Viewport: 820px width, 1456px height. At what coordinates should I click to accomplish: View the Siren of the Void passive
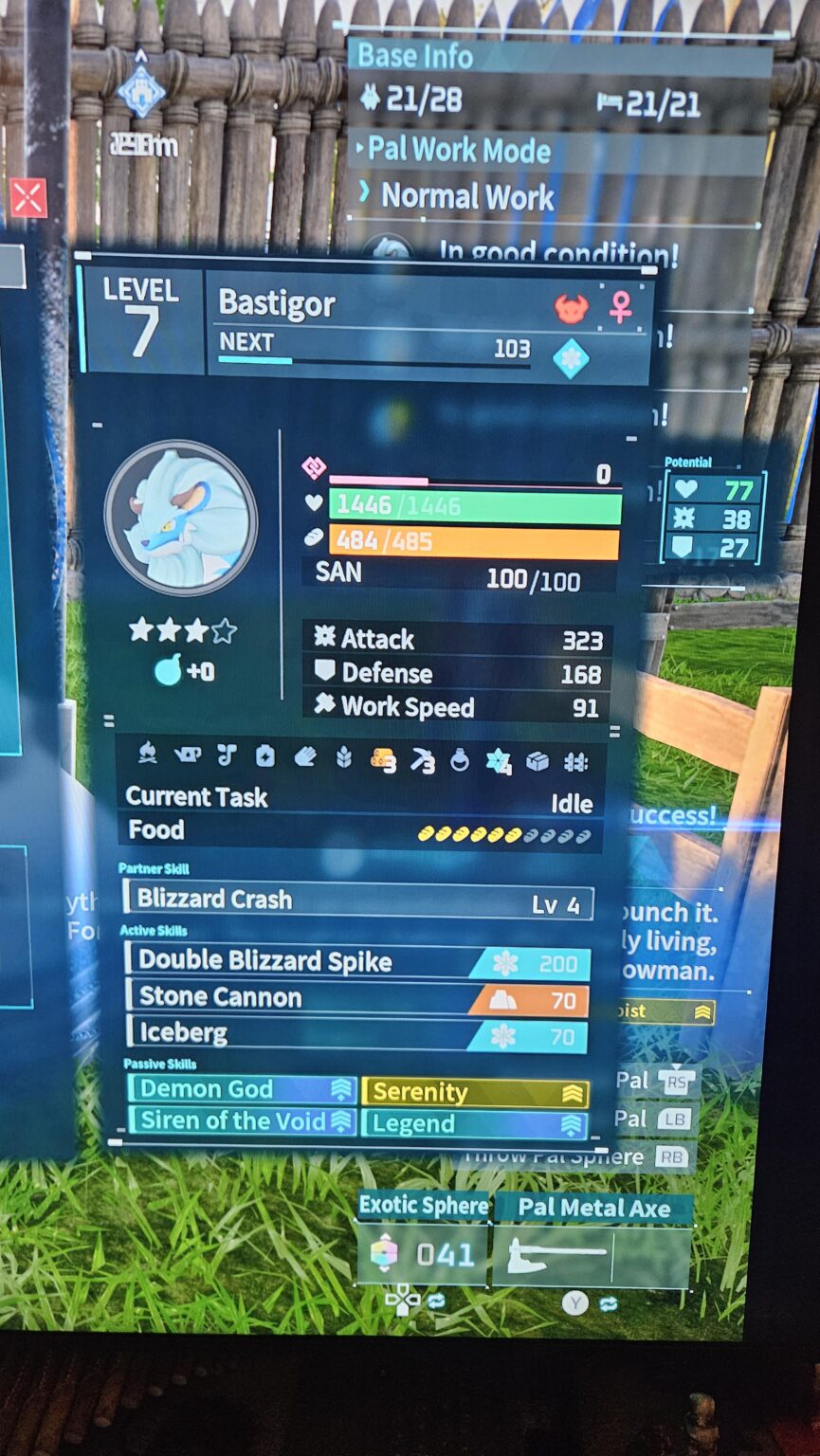point(243,1121)
